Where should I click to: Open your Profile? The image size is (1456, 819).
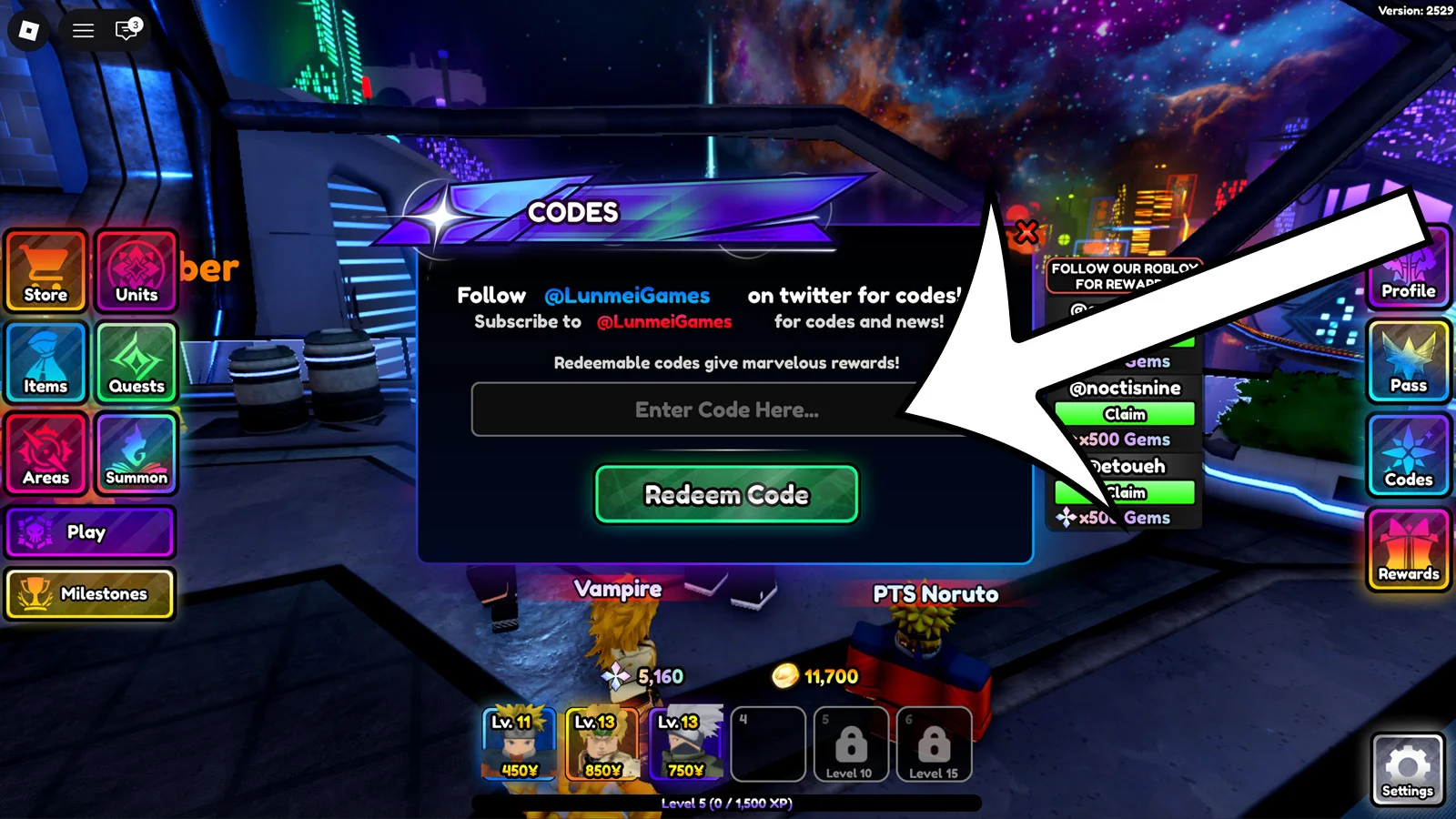click(x=1407, y=271)
